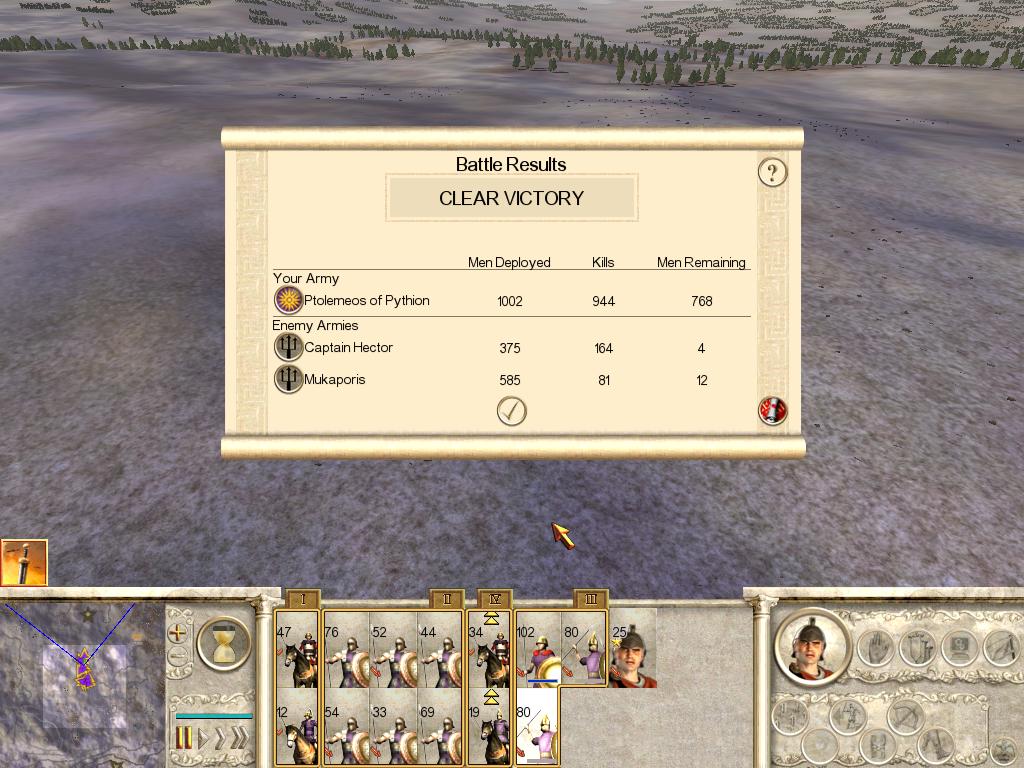Viewport: 1024px width, 768px height.
Task: Set triple-arrow fastest battle speed
Action: click(238, 739)
